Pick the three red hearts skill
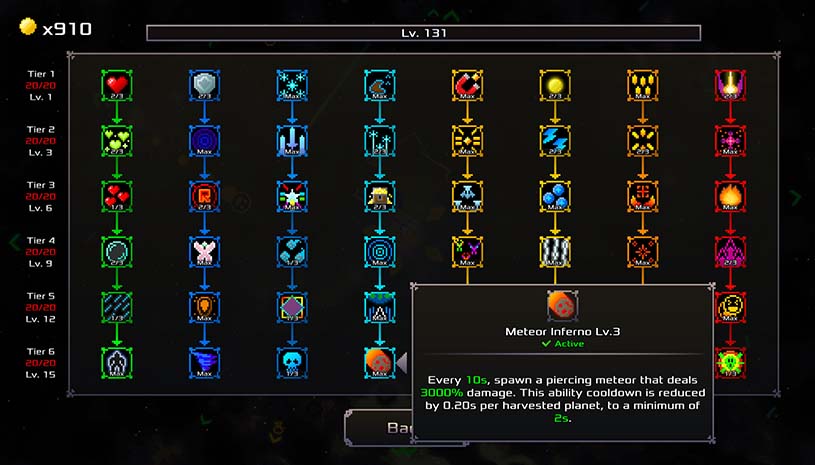Viewport: 815px width, 465px height. (117, 195)
